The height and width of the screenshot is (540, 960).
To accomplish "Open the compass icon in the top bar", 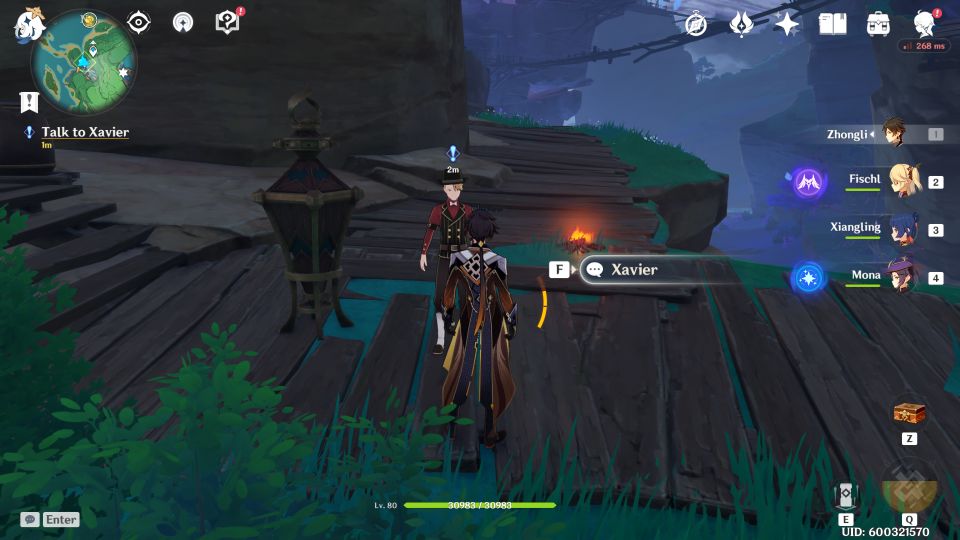I will (x=696, y=24).
